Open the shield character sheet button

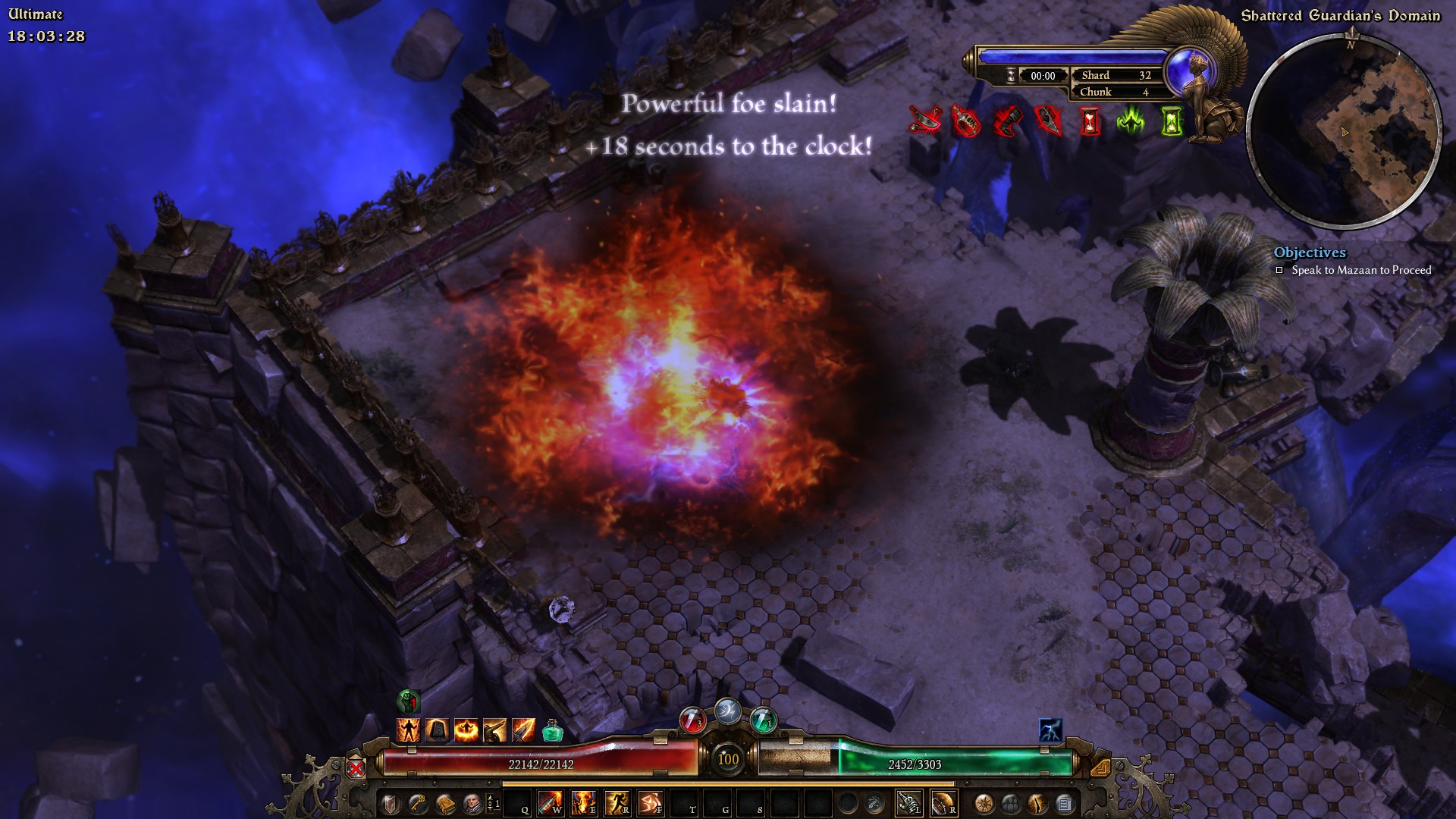391,804
